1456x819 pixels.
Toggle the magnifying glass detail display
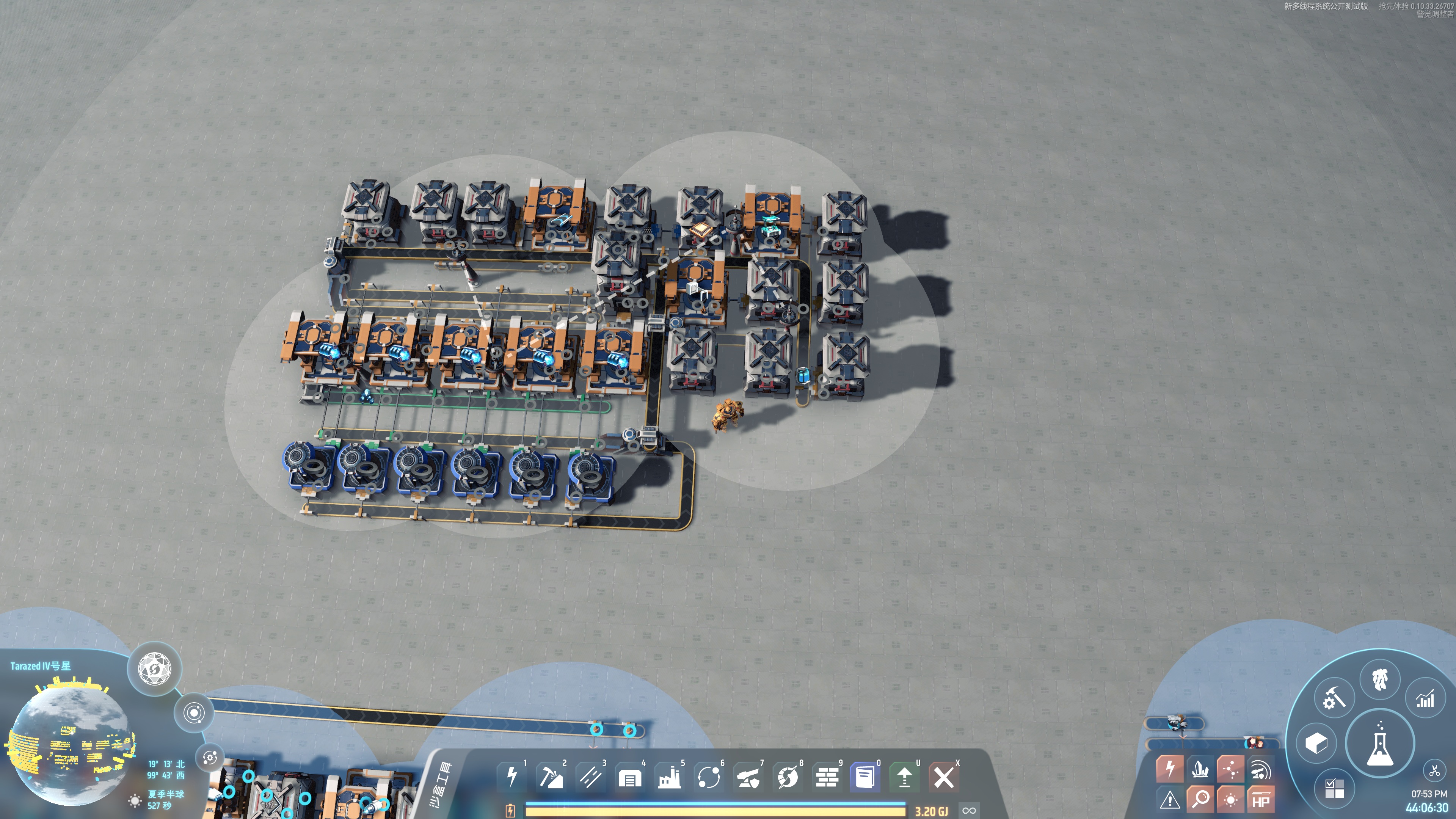tap(1200, 799)
